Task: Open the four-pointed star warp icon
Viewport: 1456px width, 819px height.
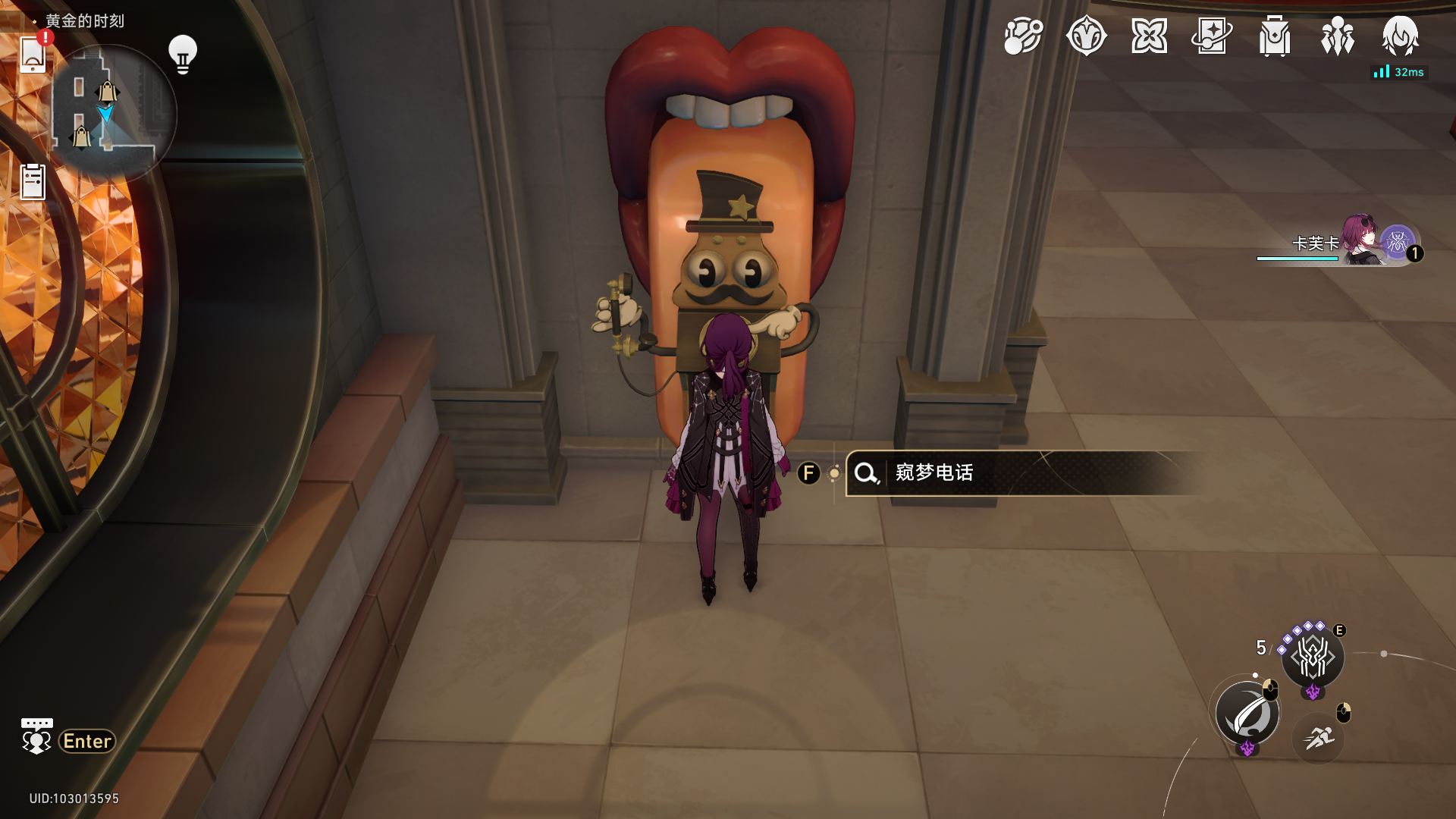Action: (x=1149, y=36)
